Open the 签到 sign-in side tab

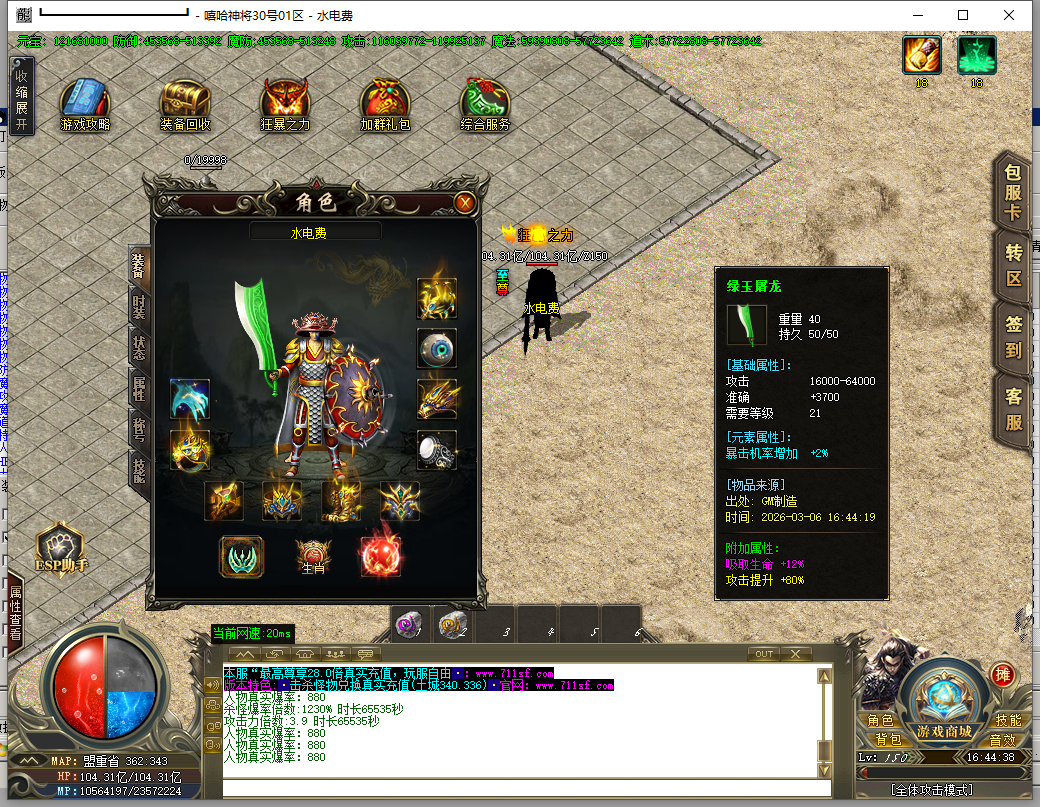[x=1014, y=336]
